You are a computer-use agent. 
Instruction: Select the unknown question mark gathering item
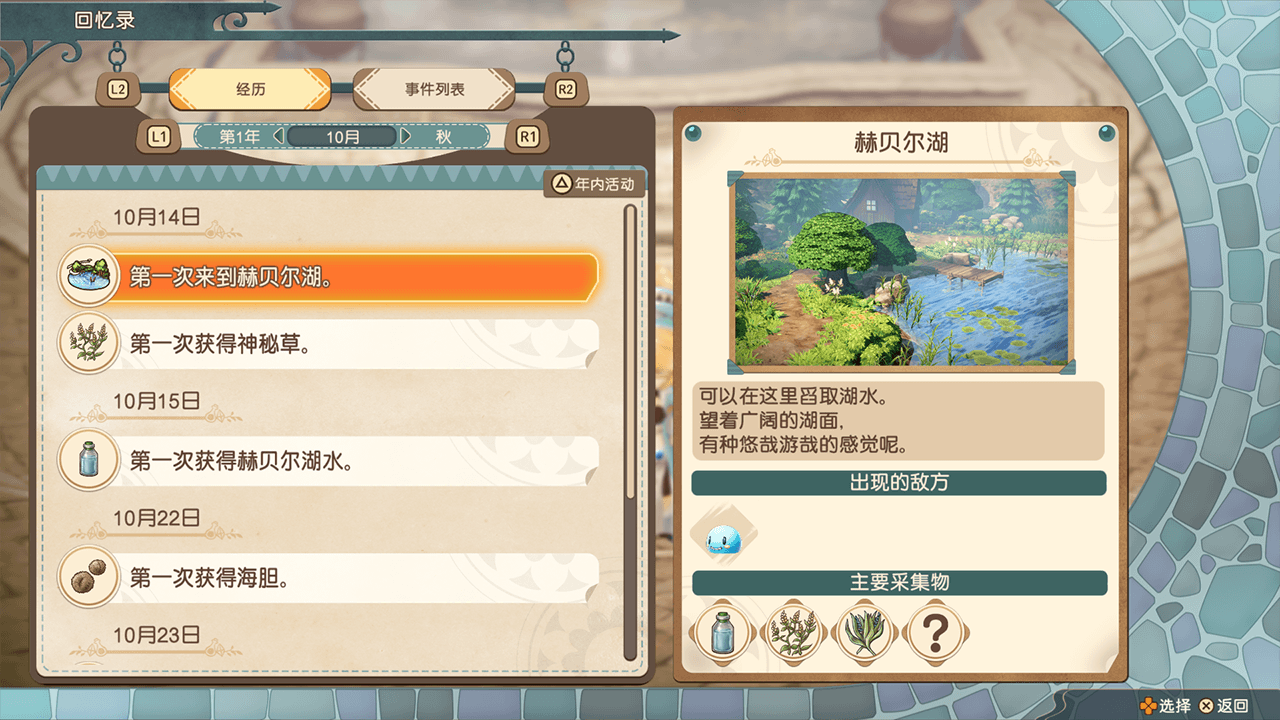pyautogui.click(x=935, y=632)
